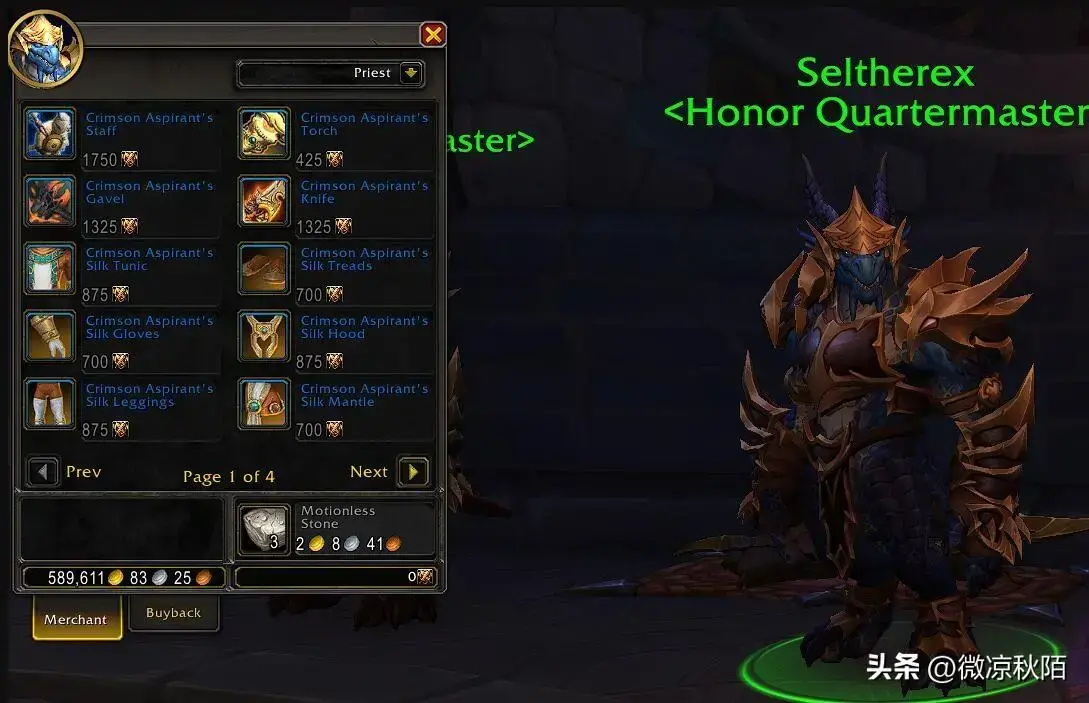1089x703 pixels.
Task: Select the Merchant tab
Action: point(76,619)
